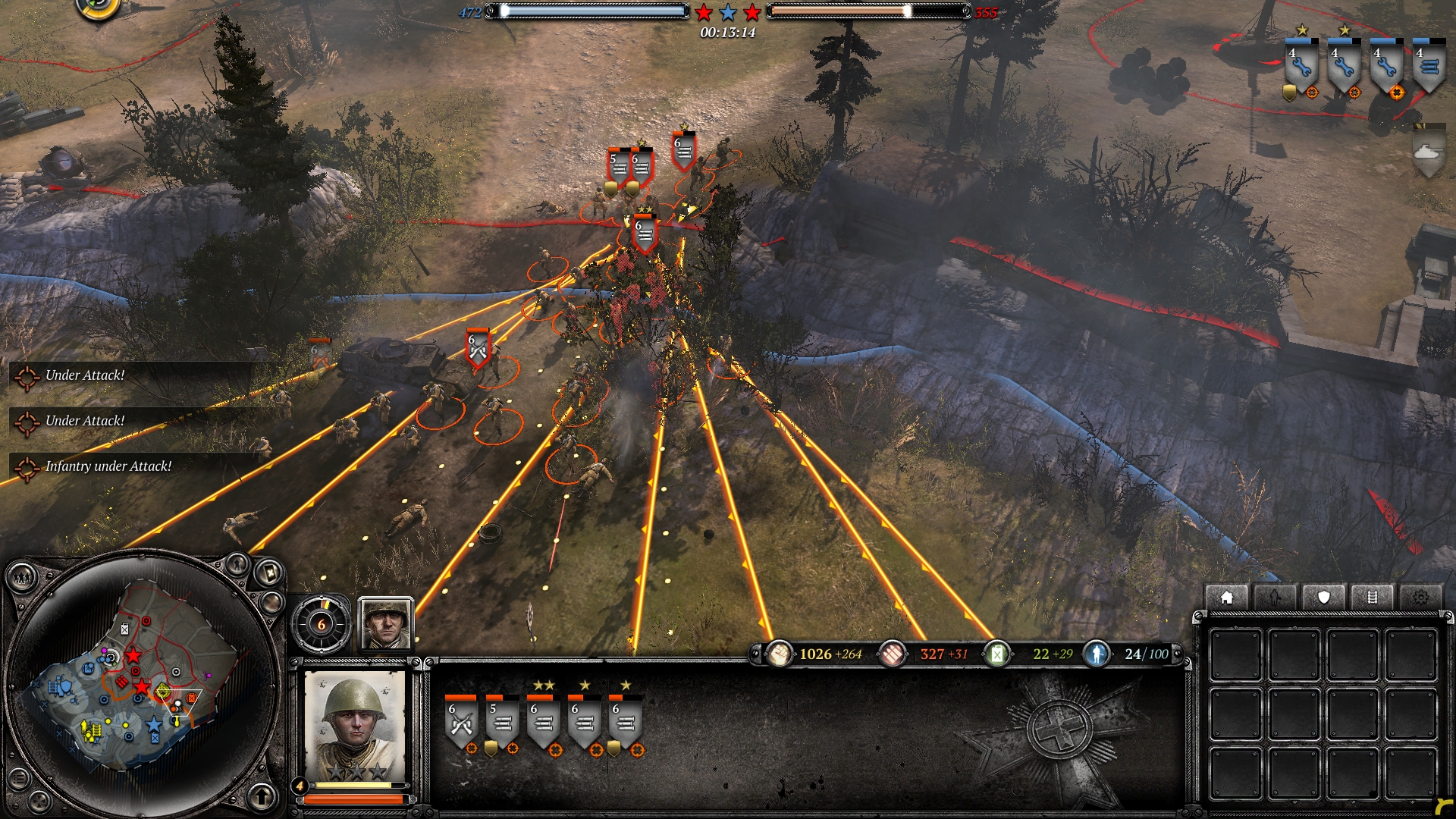
Task: Jump to the "Infantry under Attack!" alert
Action: 108,466
